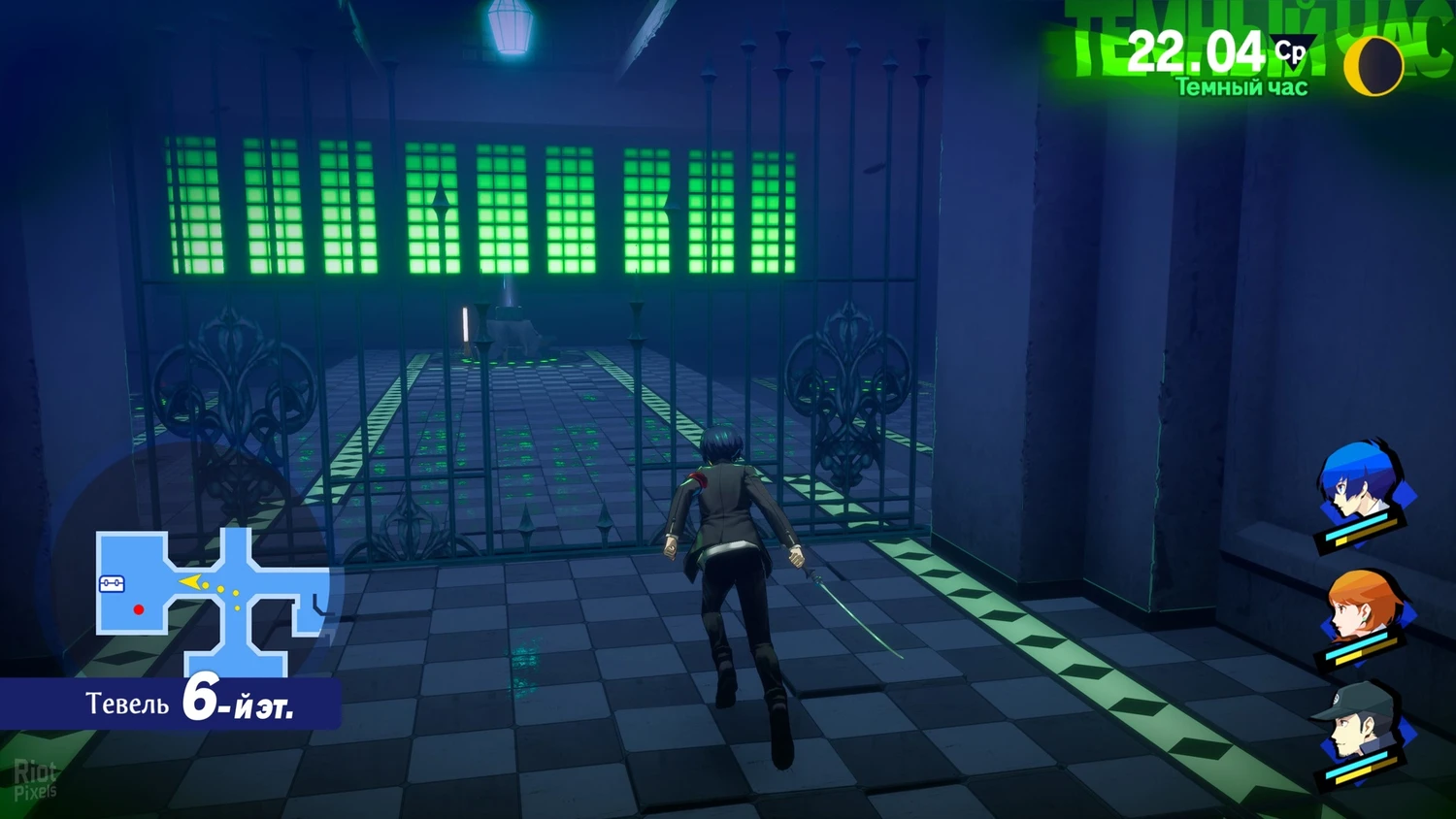Click the crescent moon phase icon

(x=1373, y=66)
